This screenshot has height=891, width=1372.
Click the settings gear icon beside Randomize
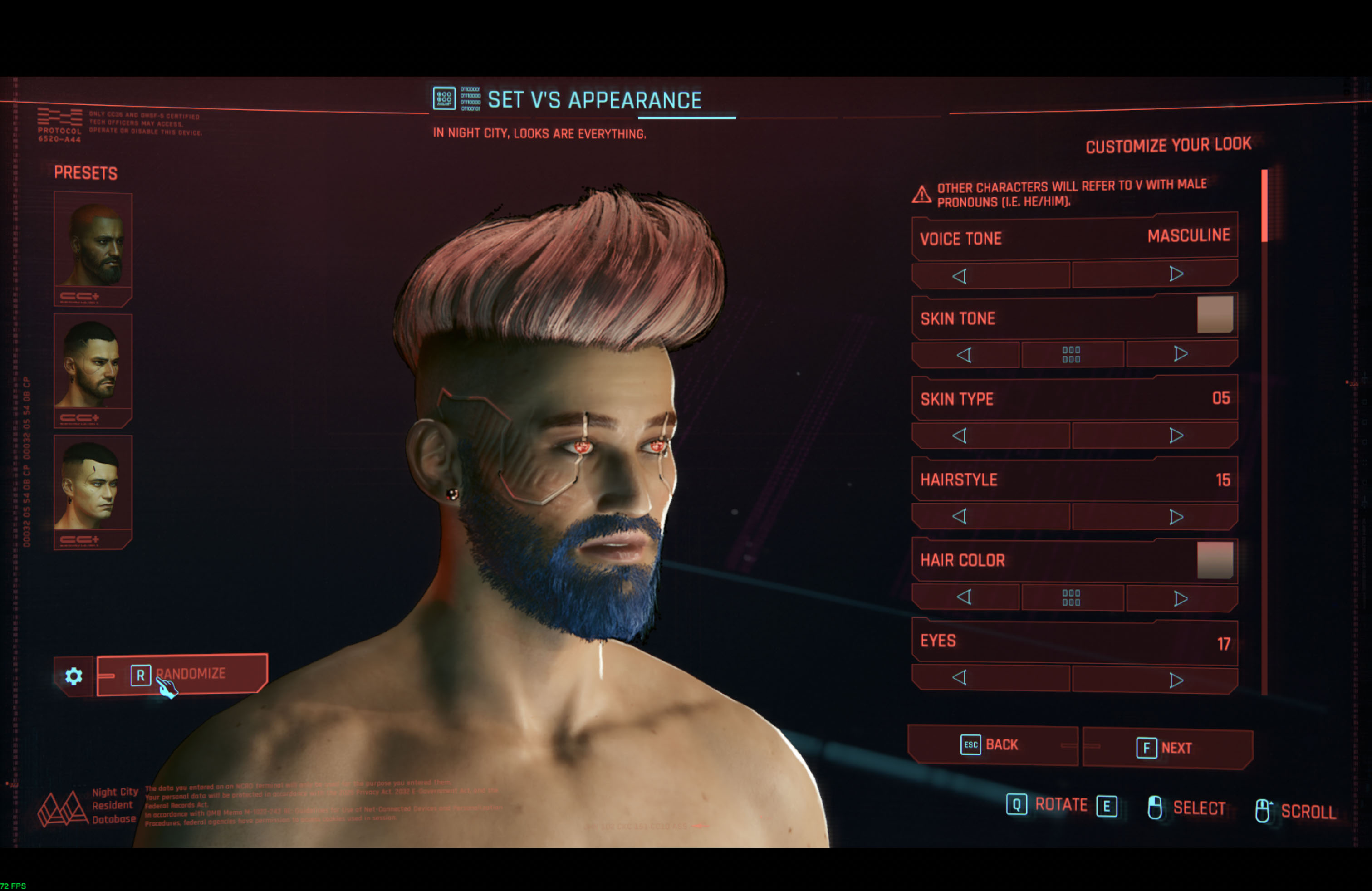click(x=74, y=676)
